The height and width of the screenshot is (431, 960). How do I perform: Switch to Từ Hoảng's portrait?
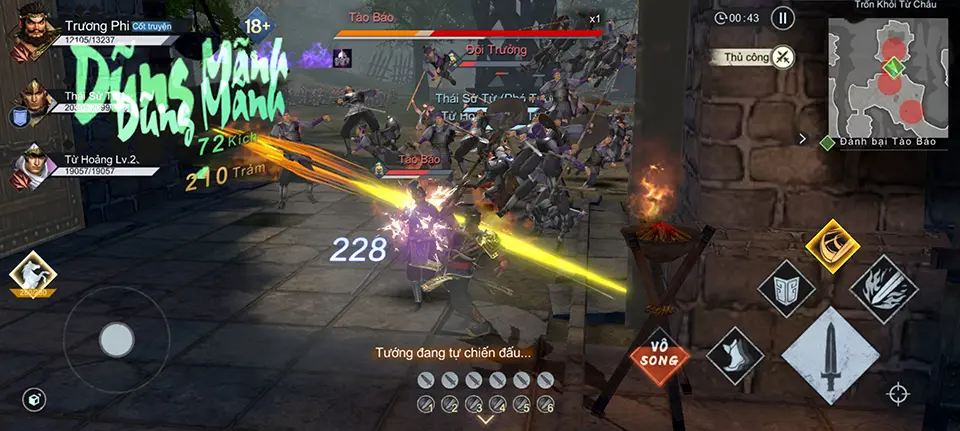point(33,168)
